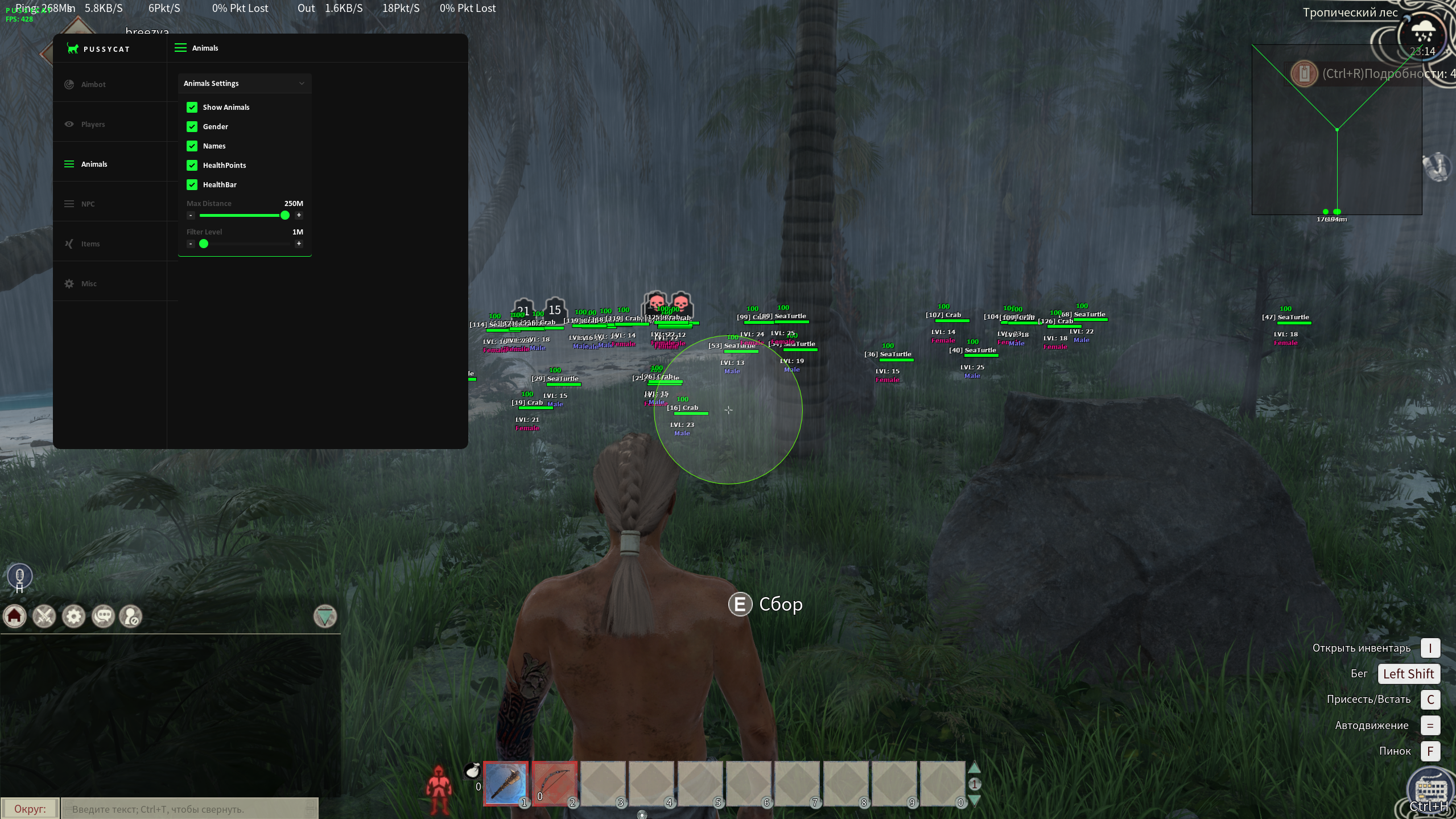This screenshot has height=819, width=1456.
Task: Open chat settings via the gear icon
Action: coord(74,616)
